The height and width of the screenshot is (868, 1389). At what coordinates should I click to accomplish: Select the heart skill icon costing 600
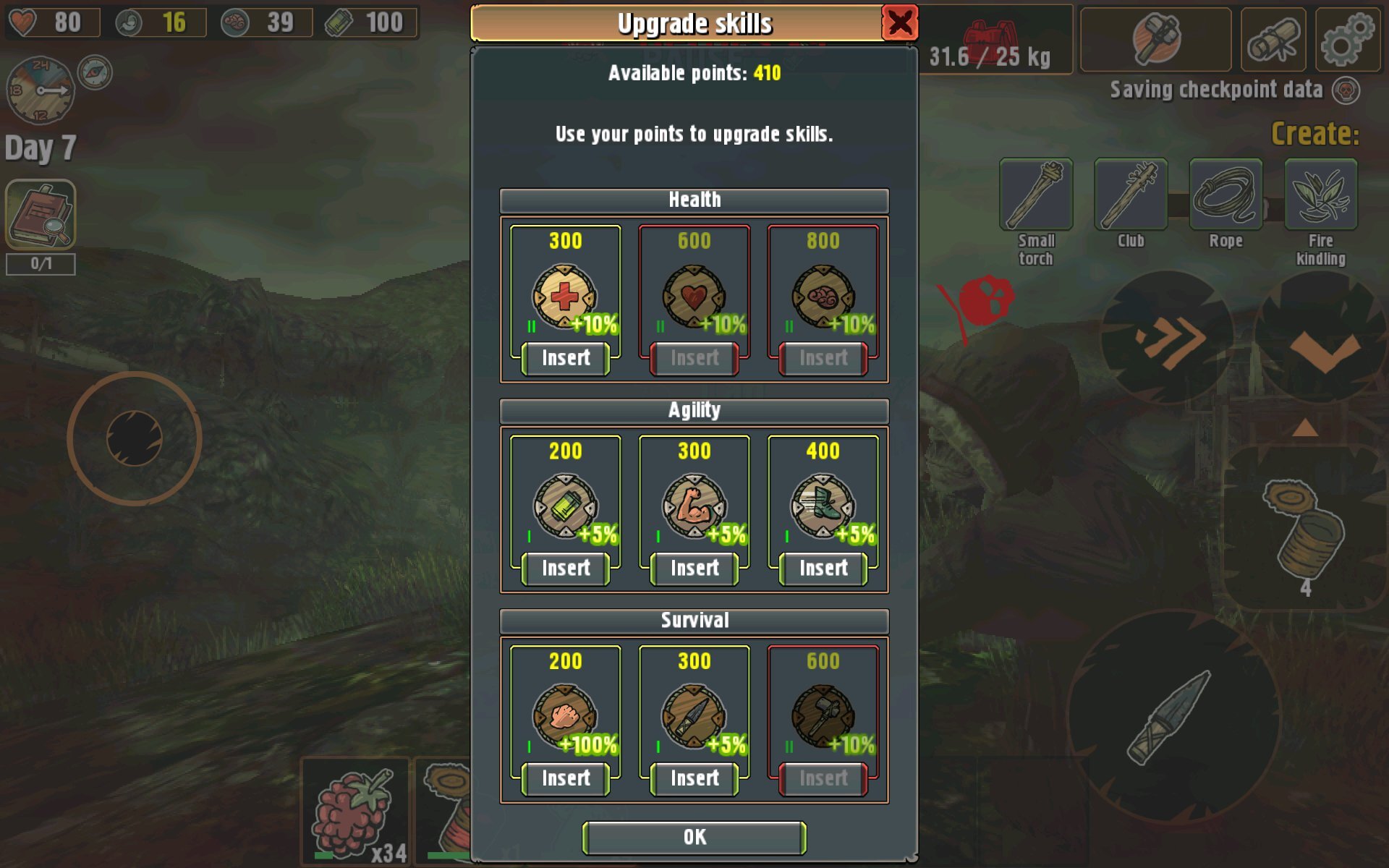click(x=693, y=297)
